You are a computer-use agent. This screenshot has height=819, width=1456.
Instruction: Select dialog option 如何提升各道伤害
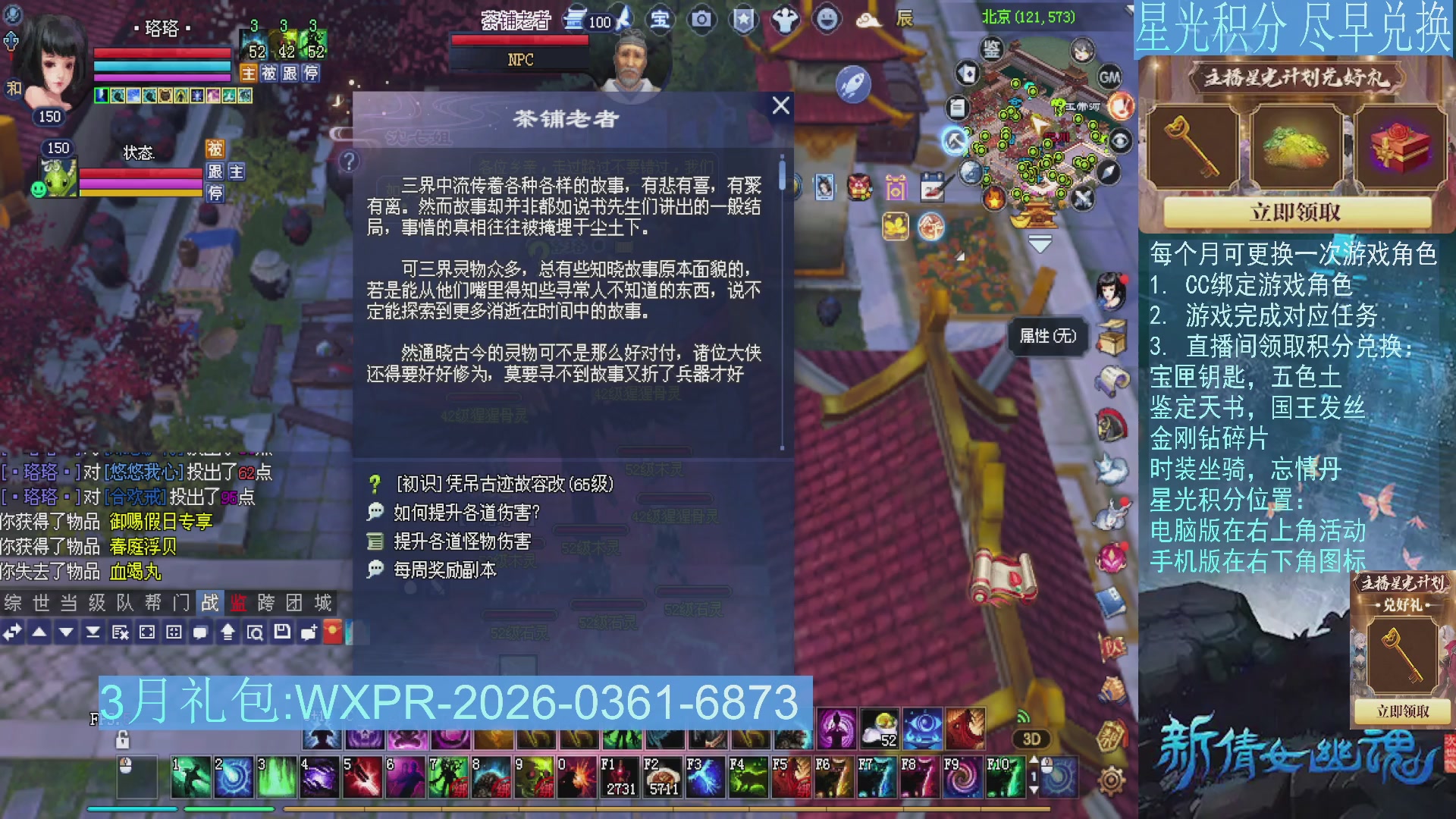click(465, 513)
